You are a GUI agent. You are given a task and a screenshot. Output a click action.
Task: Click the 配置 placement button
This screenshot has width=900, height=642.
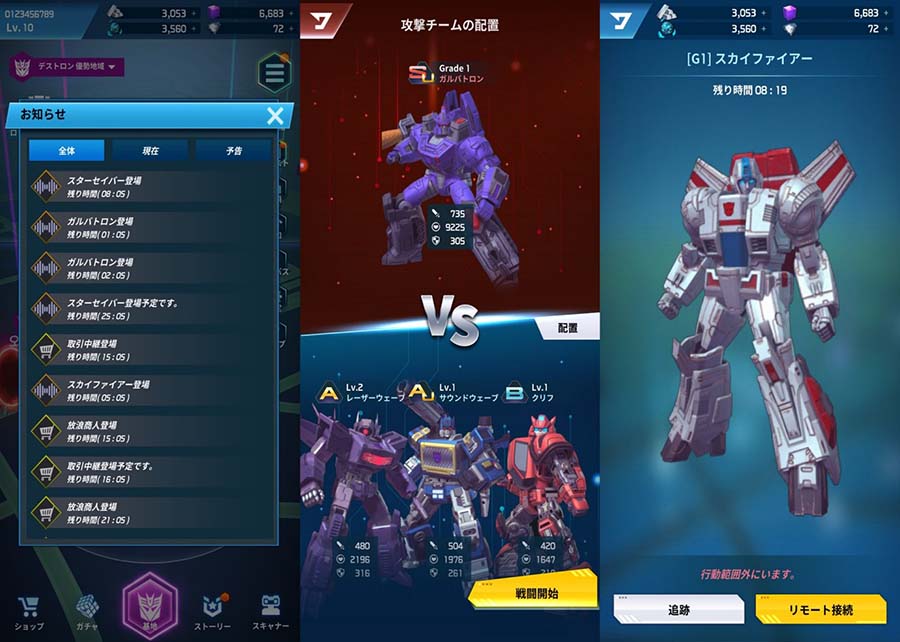pyautogui.click(x=565, y=327)
